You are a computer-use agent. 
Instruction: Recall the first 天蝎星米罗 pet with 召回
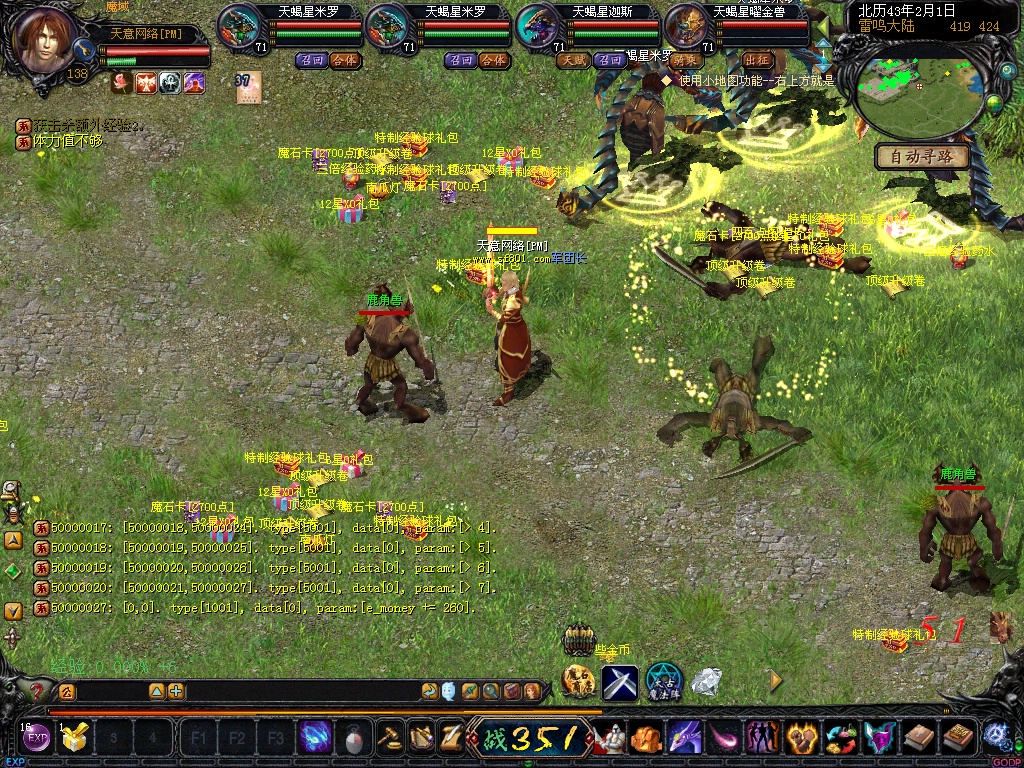pyautogui.click(x=310, y=60)
